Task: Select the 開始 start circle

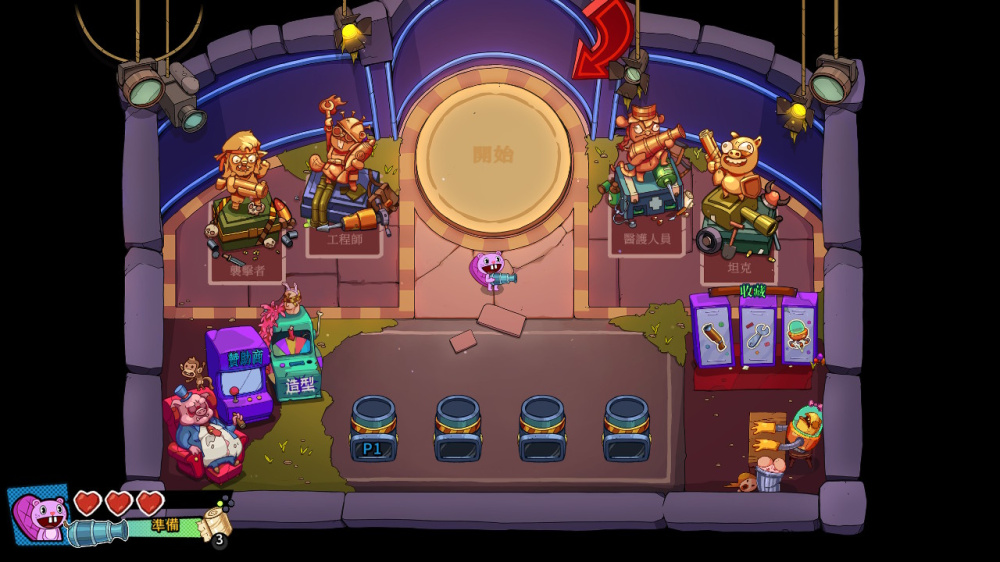Action: (493, 156)
